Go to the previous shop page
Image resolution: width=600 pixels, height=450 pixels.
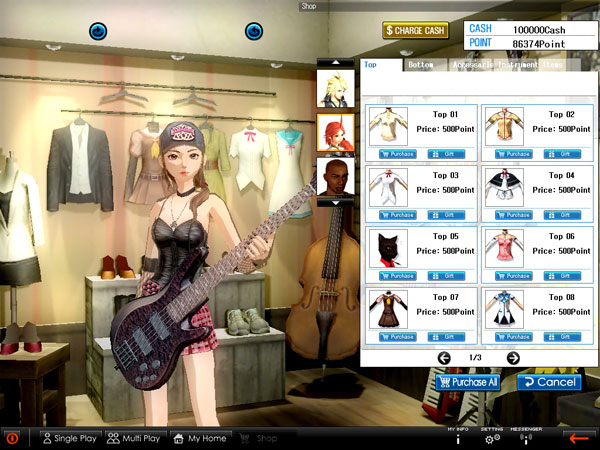pyautogui.click(x=444, y=358)
